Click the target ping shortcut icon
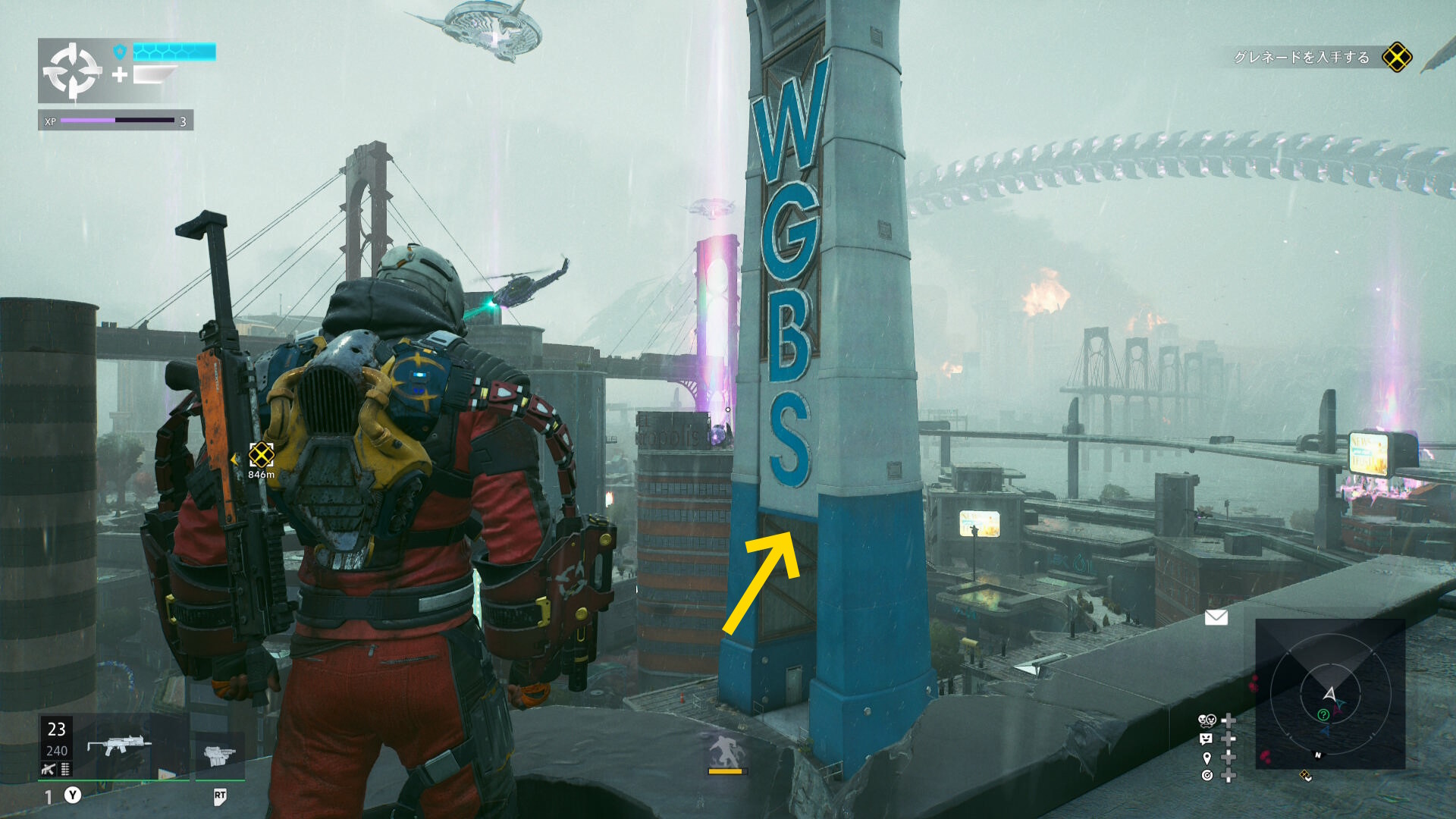This screenshot has width=1456, height=819. tap(1207, 775)
